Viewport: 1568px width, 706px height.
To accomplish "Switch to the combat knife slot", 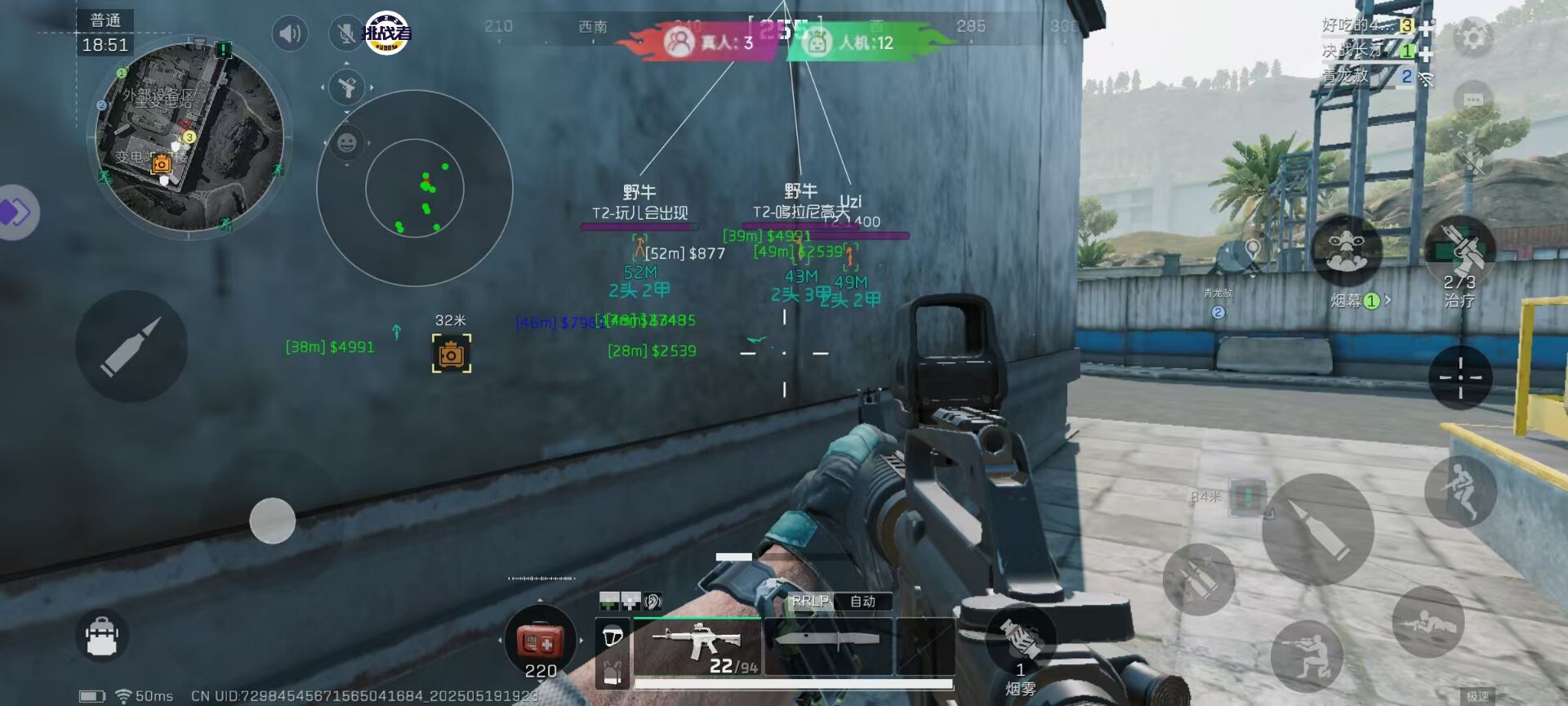I will tap(828, 646).
